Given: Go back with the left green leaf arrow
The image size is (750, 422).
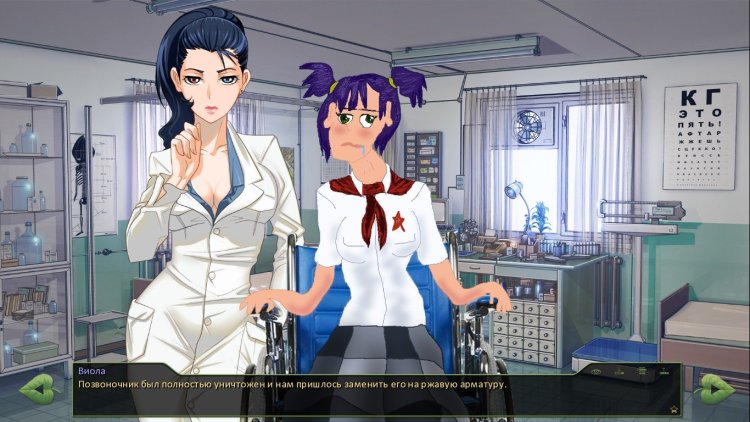Looking at the screenshot, I should pyautogui.click(x=36, y=388).
